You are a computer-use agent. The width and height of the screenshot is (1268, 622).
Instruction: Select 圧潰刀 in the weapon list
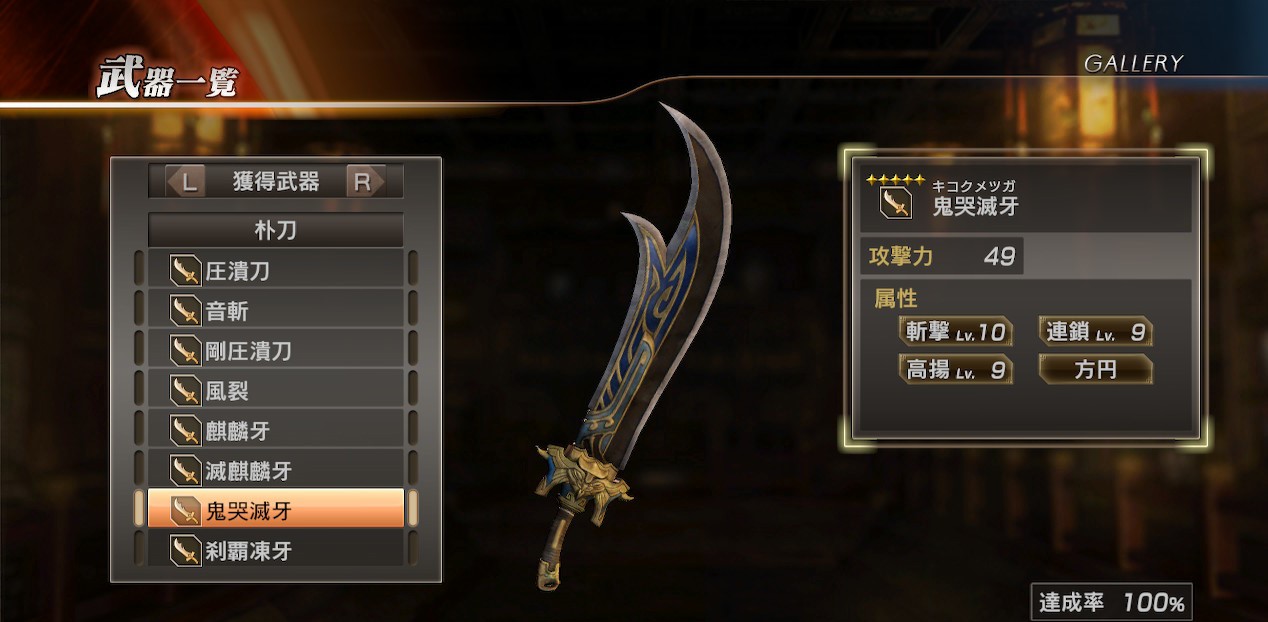click(x=276, y=271)
